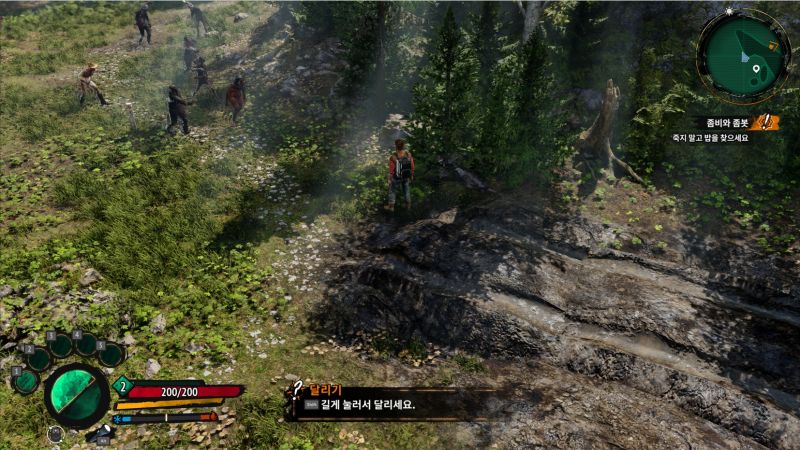Click the large green weapon wheel

point(76,394)
